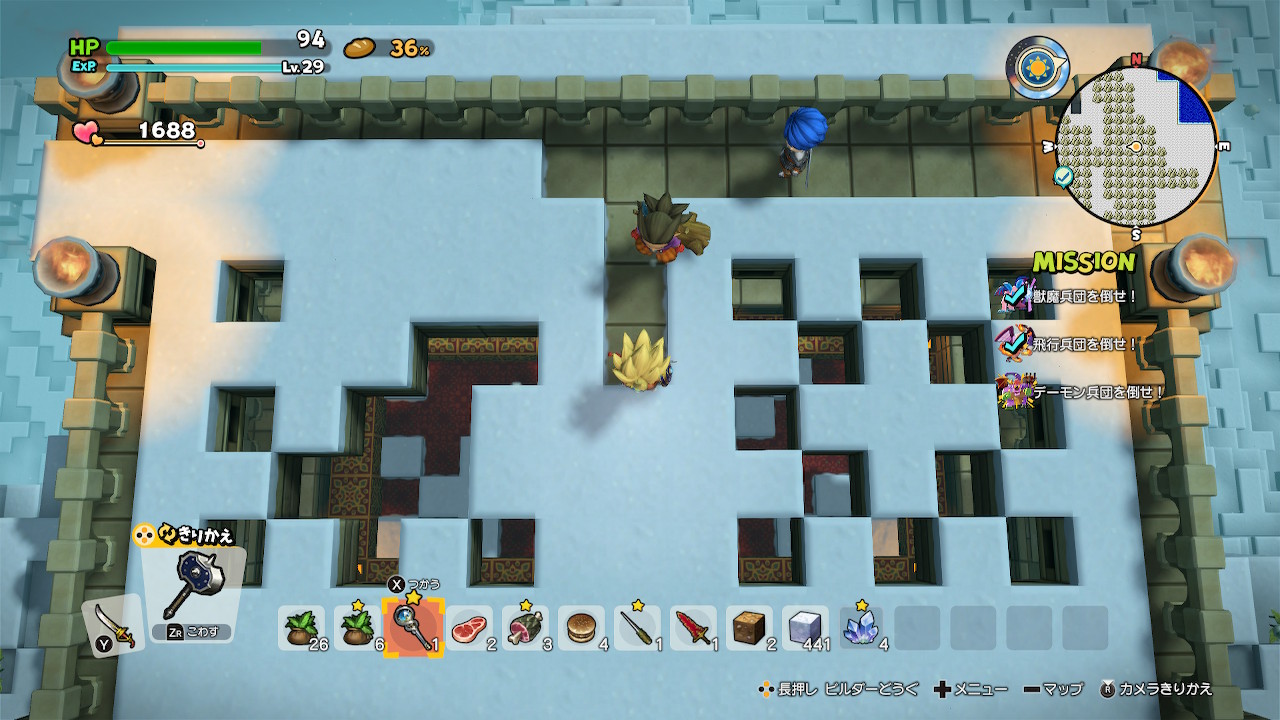Choose the white snow block stack of 441
1280x720 pixels.
coord(806,629)
